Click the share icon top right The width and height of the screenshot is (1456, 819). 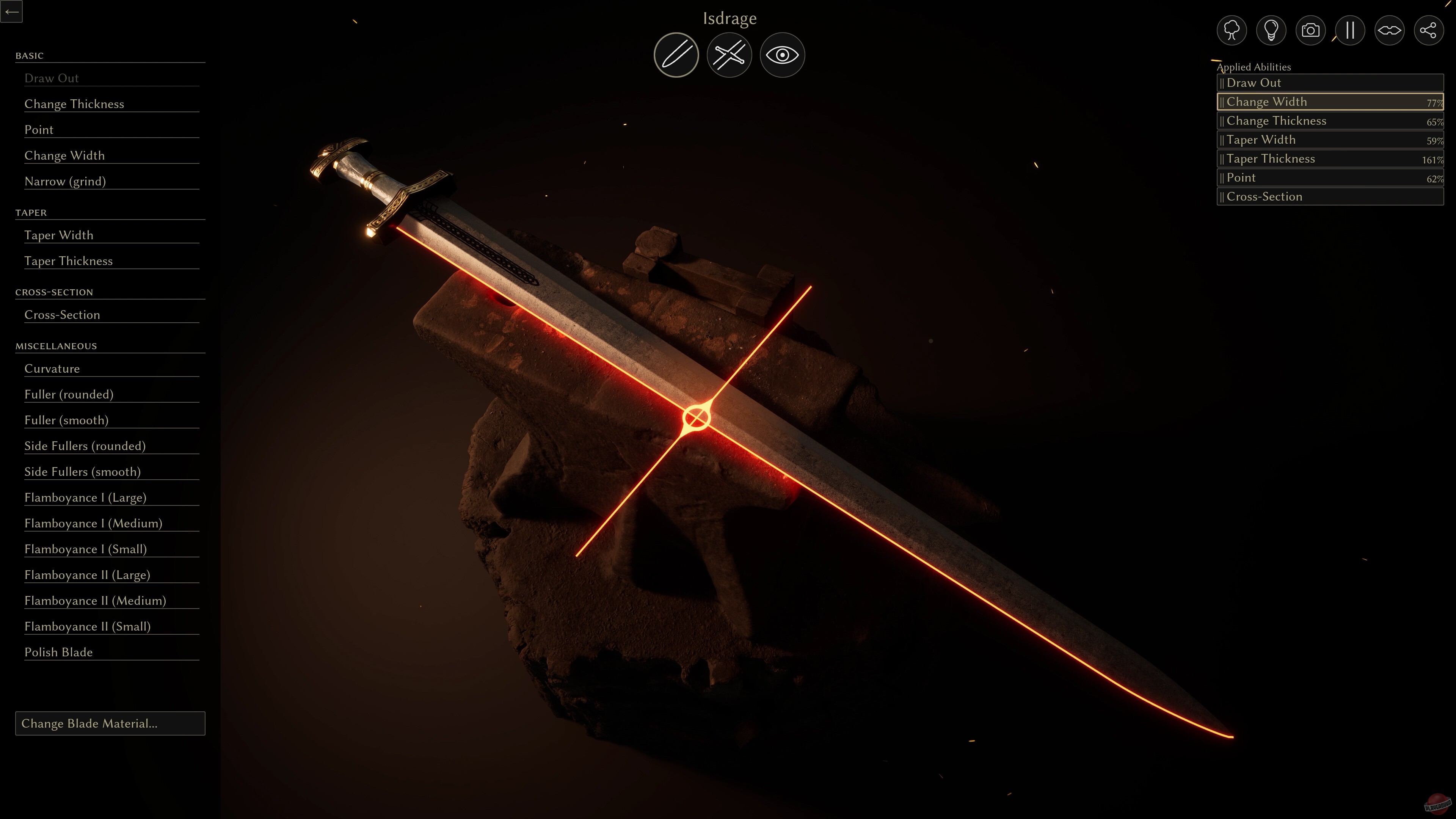1429,30
